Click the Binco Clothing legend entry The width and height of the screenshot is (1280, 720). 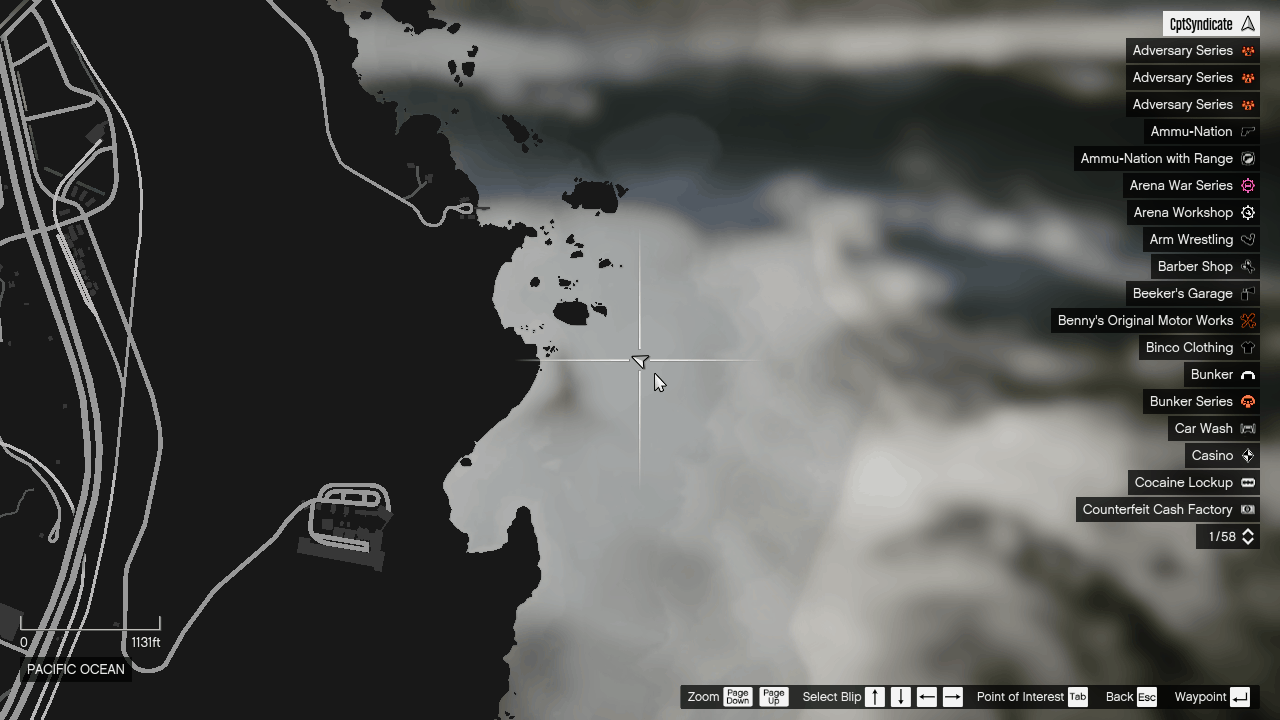click(x=1190, y=347)
